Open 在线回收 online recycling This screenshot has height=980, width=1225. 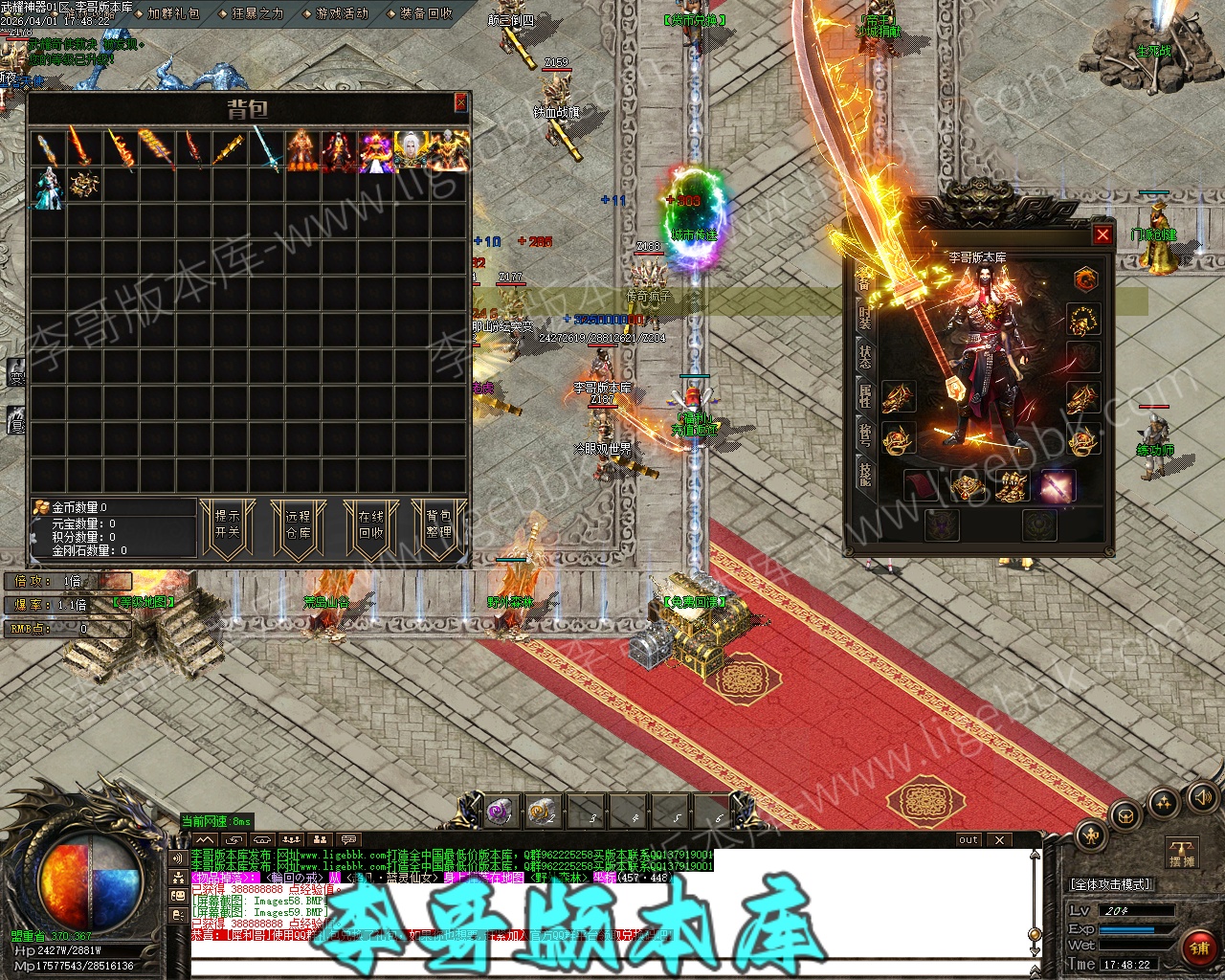370,524
